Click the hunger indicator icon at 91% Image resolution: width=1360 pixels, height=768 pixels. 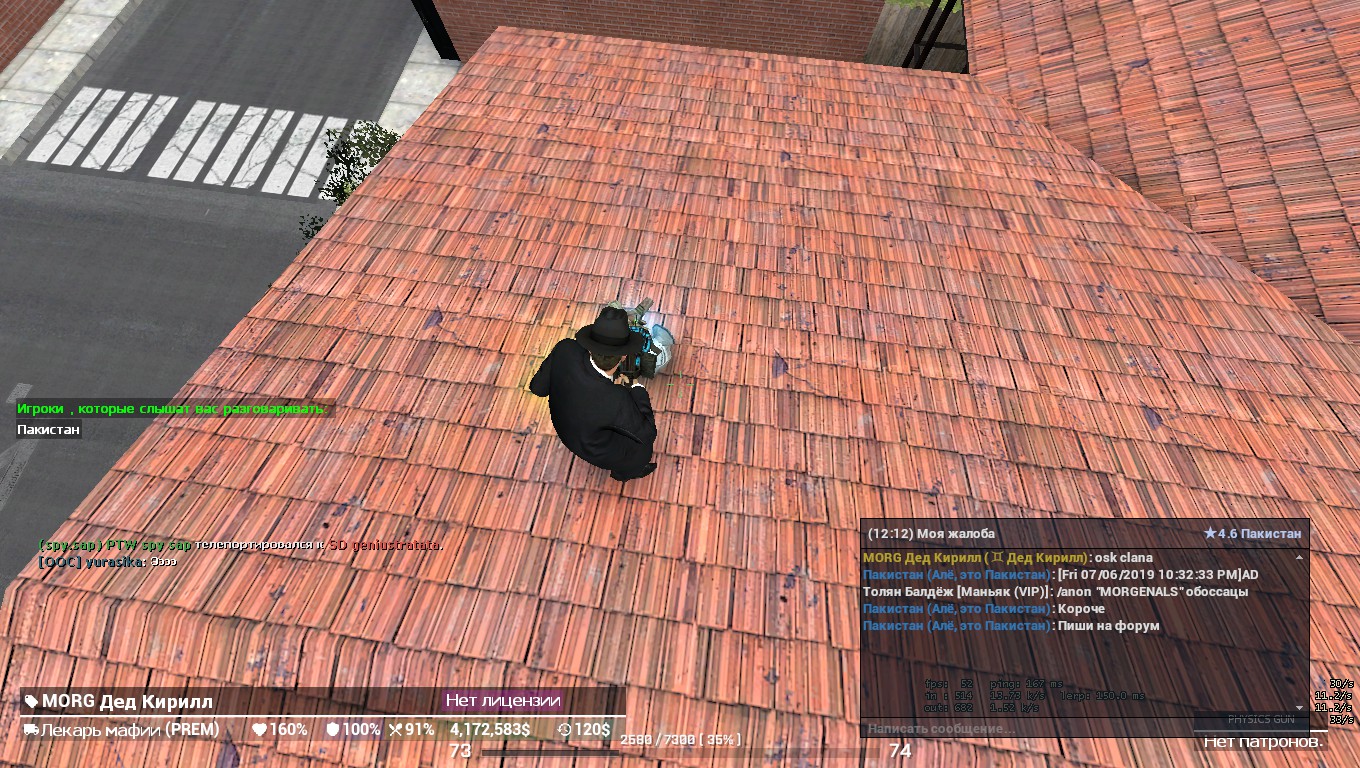click(394, 730)
